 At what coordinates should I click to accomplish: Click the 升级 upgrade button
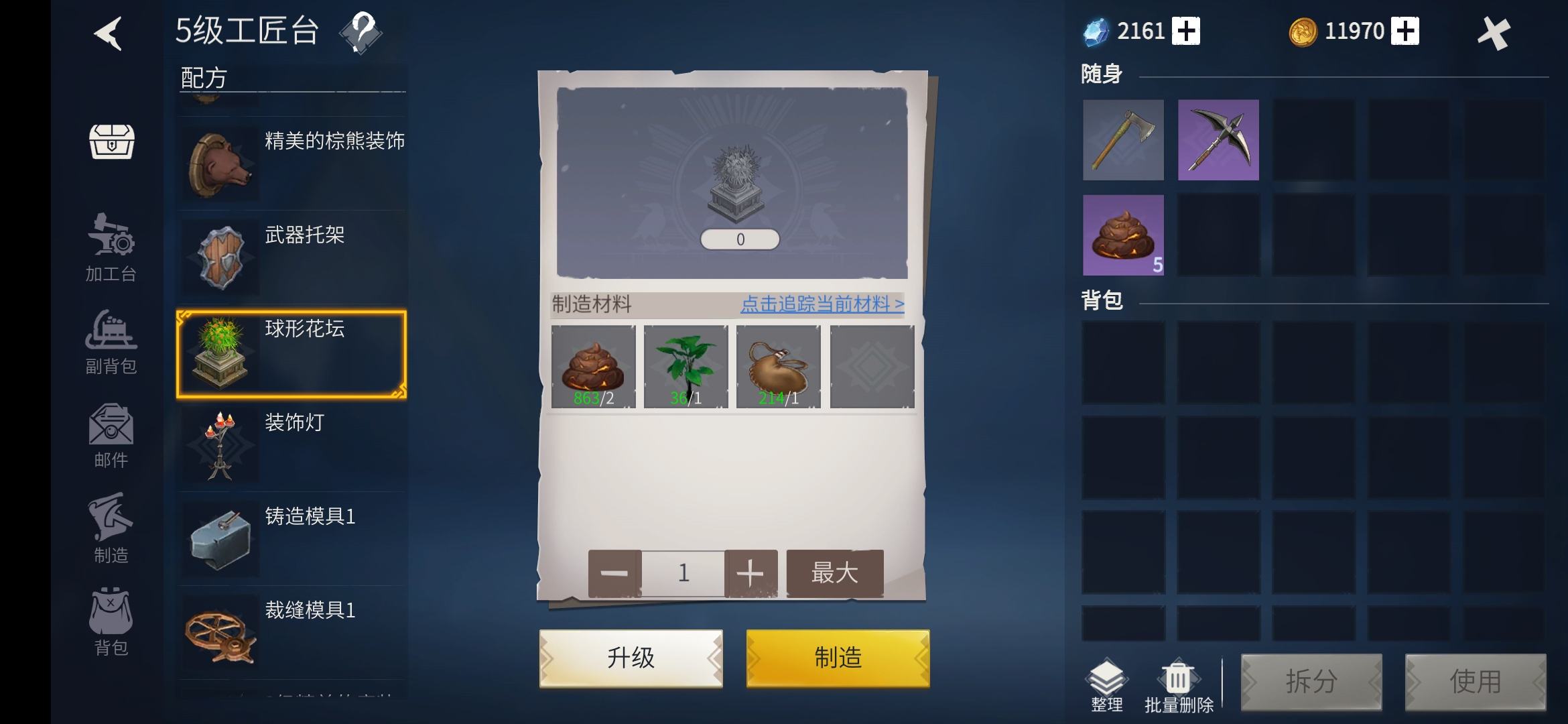click(x=631, y=658)
